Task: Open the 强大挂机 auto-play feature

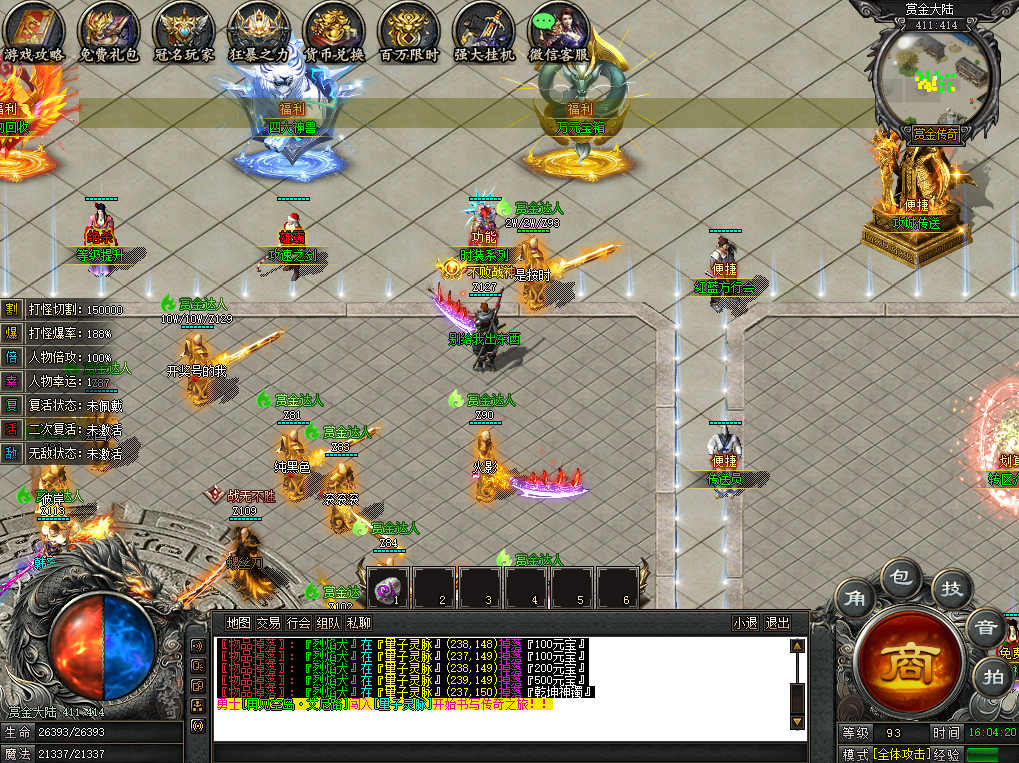Action: click(x=484, y=28)
